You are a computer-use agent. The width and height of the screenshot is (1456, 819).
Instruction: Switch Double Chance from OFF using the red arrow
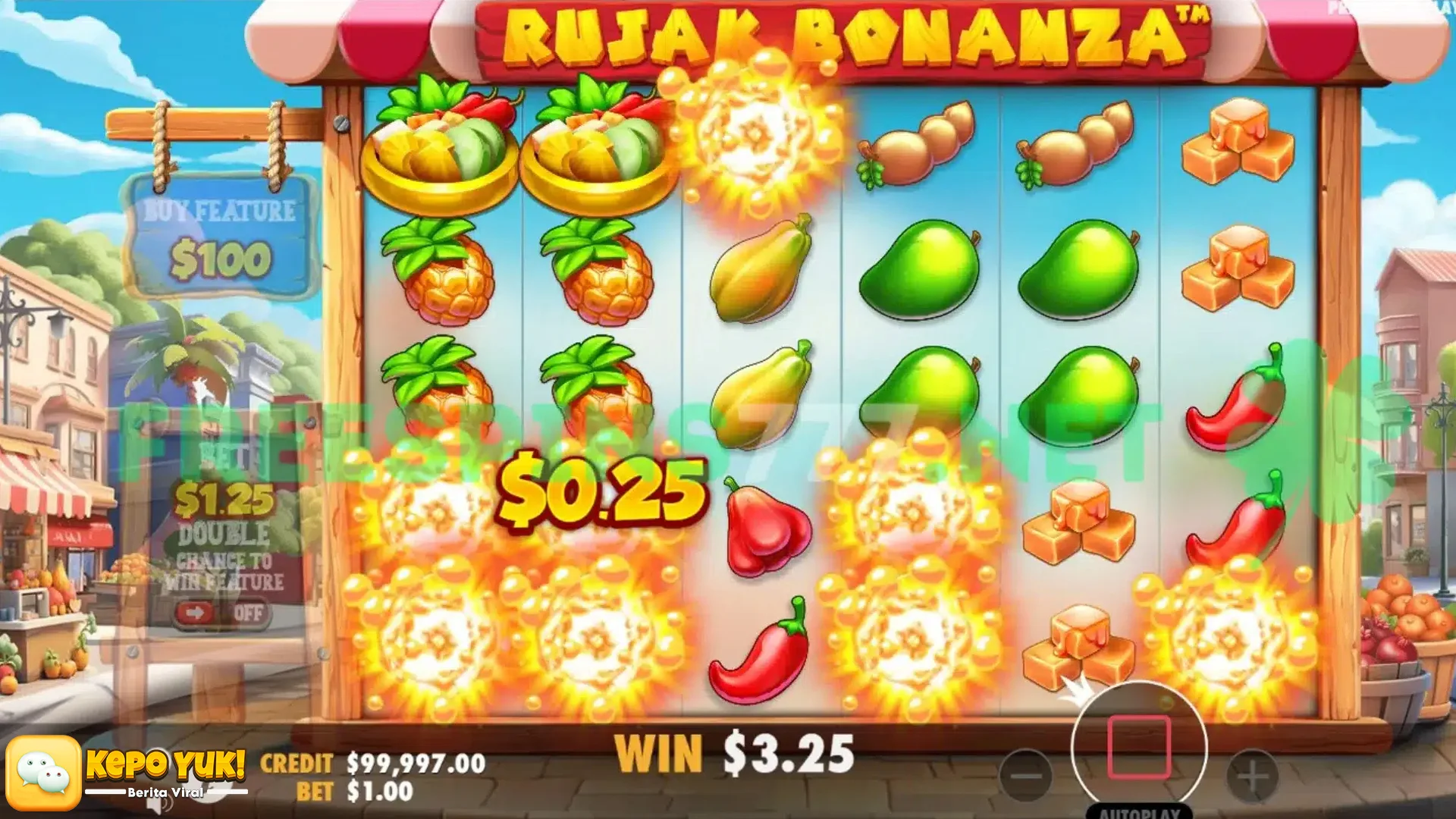coord(195,613)
